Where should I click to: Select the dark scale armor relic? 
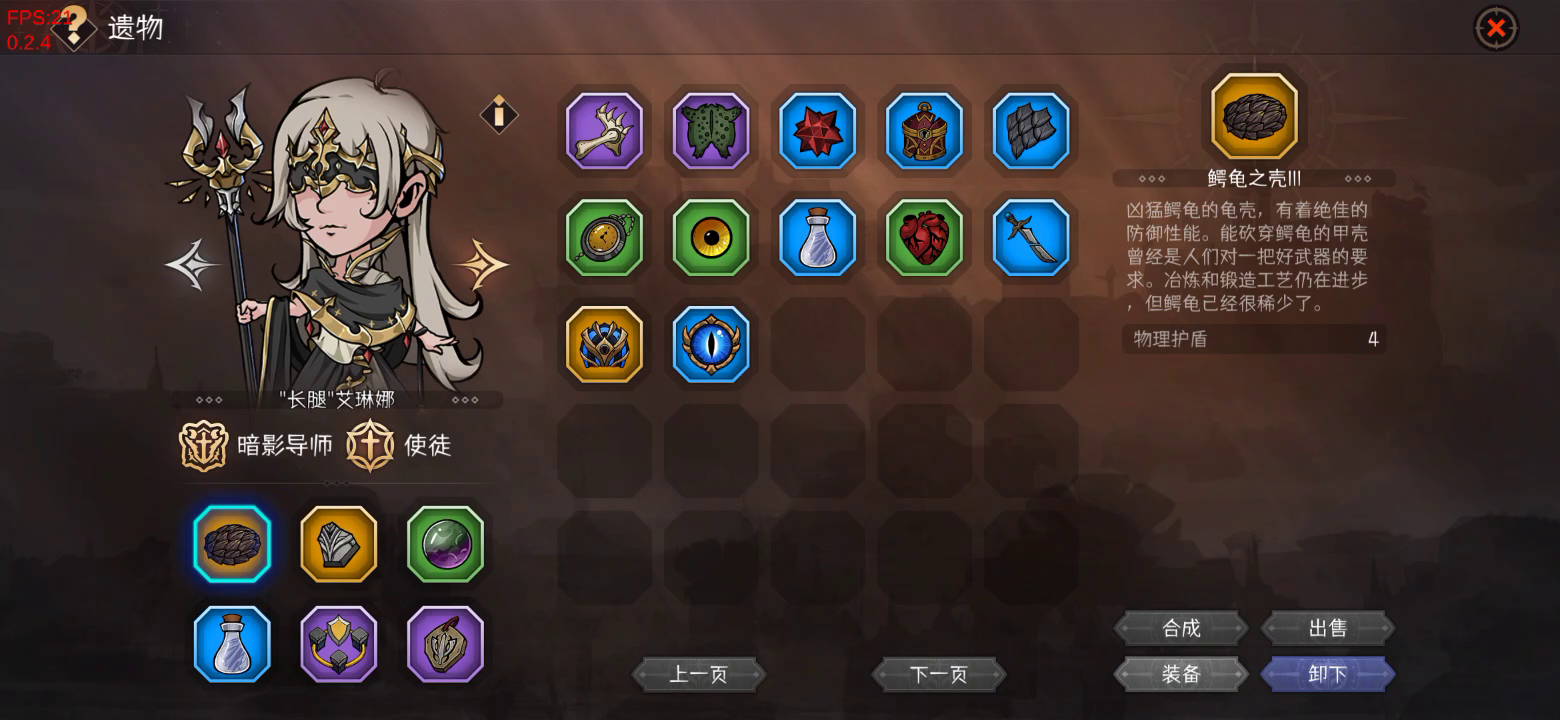click(1032, 131)
